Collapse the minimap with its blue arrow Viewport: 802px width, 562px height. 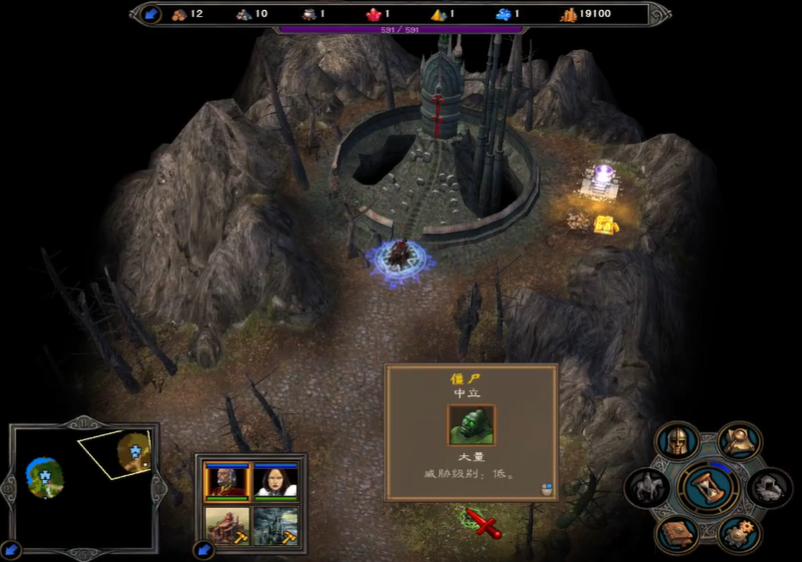(11, 549)
